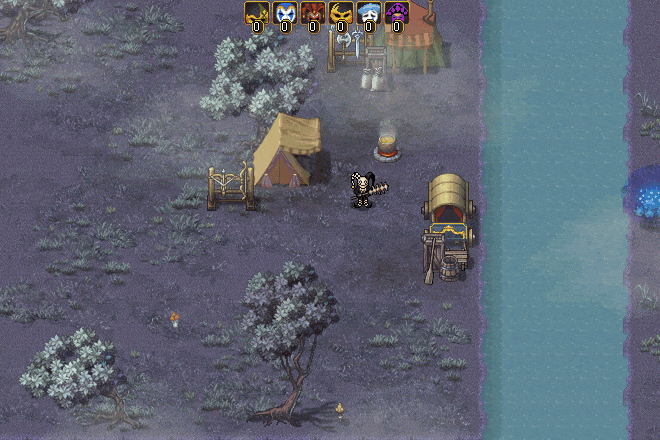Choose the red jester mask icon
Screen dimensions: 660x440
pyautogui.click(x=313, y=13)
